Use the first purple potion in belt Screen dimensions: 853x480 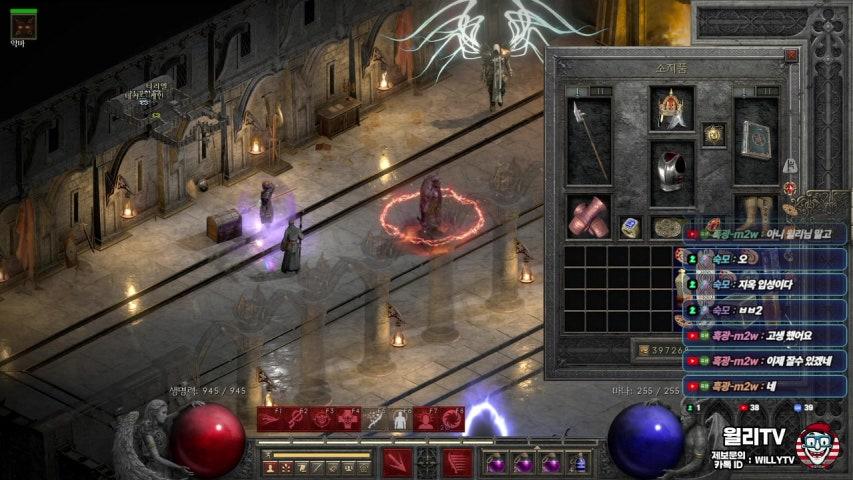pos(495,463)
